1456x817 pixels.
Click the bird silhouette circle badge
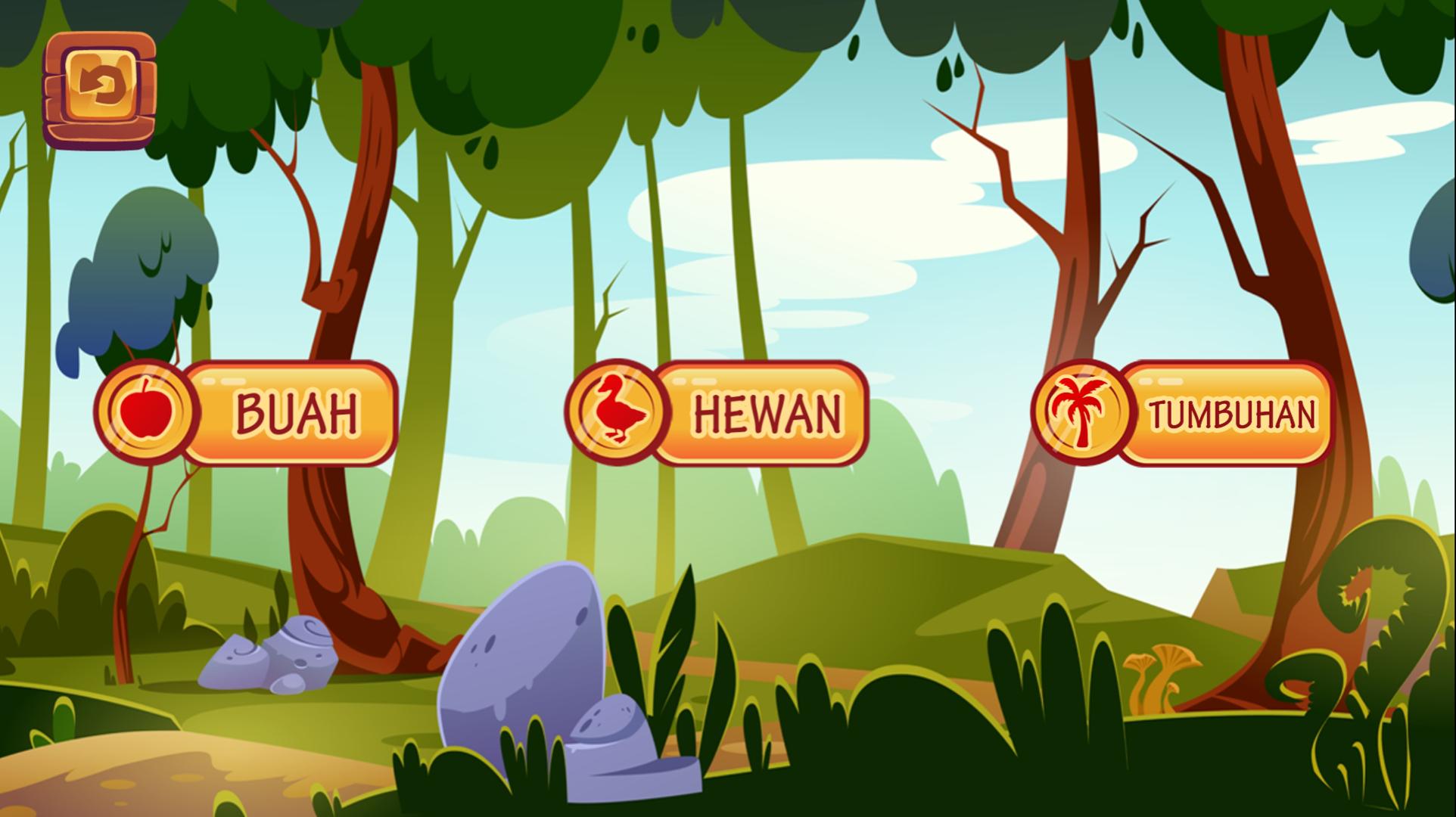pos(613,411)
